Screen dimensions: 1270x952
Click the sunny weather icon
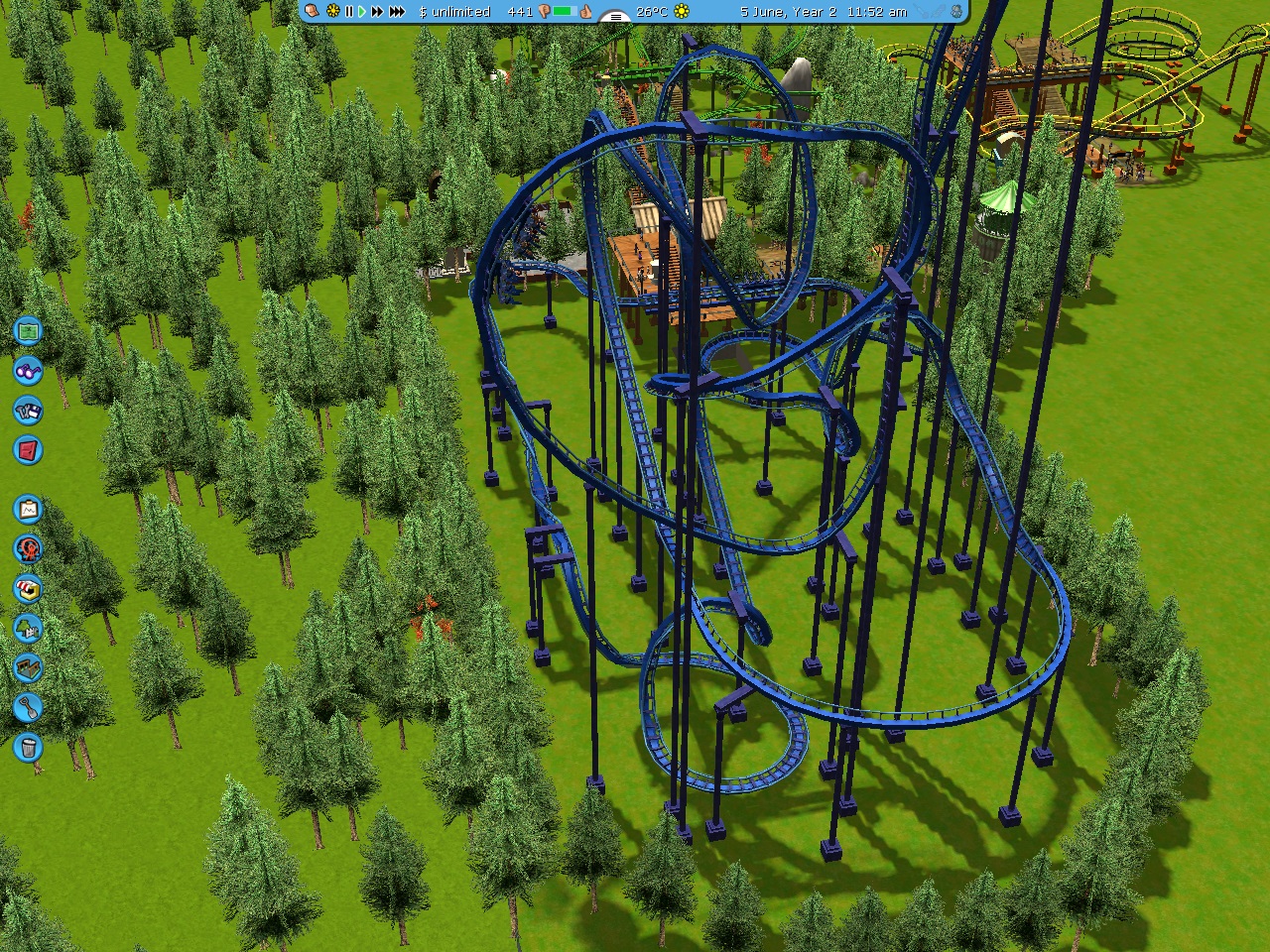coord(682,12)
